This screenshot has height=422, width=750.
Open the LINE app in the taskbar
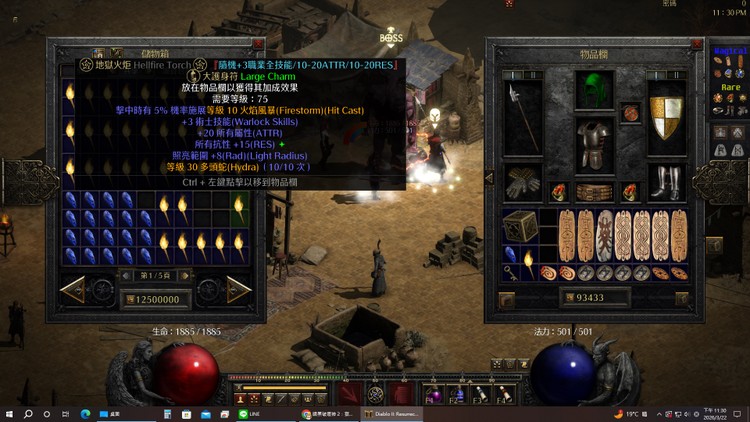click(244, 413)
